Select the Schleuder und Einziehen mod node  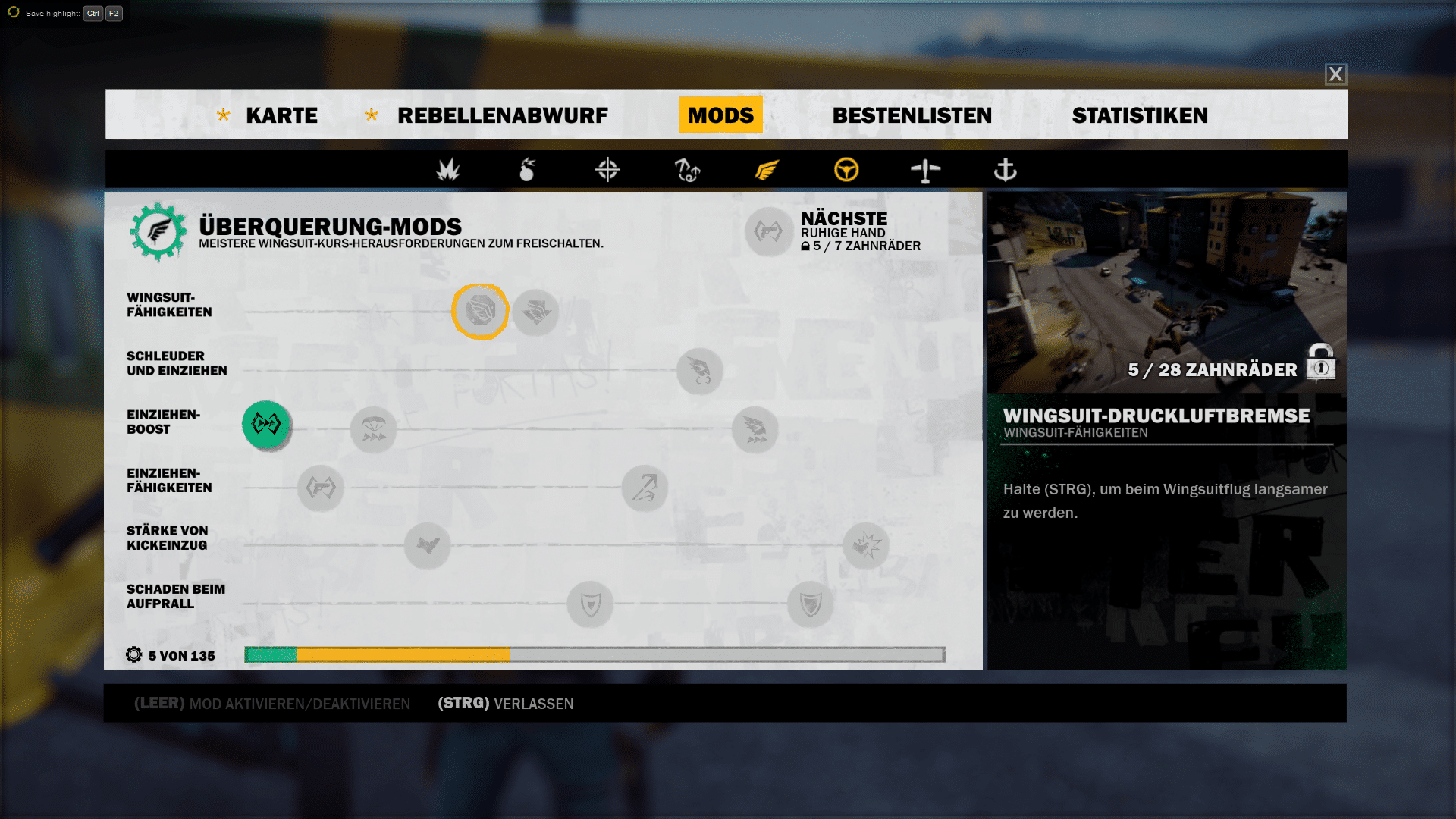click(x=699, y=371)
